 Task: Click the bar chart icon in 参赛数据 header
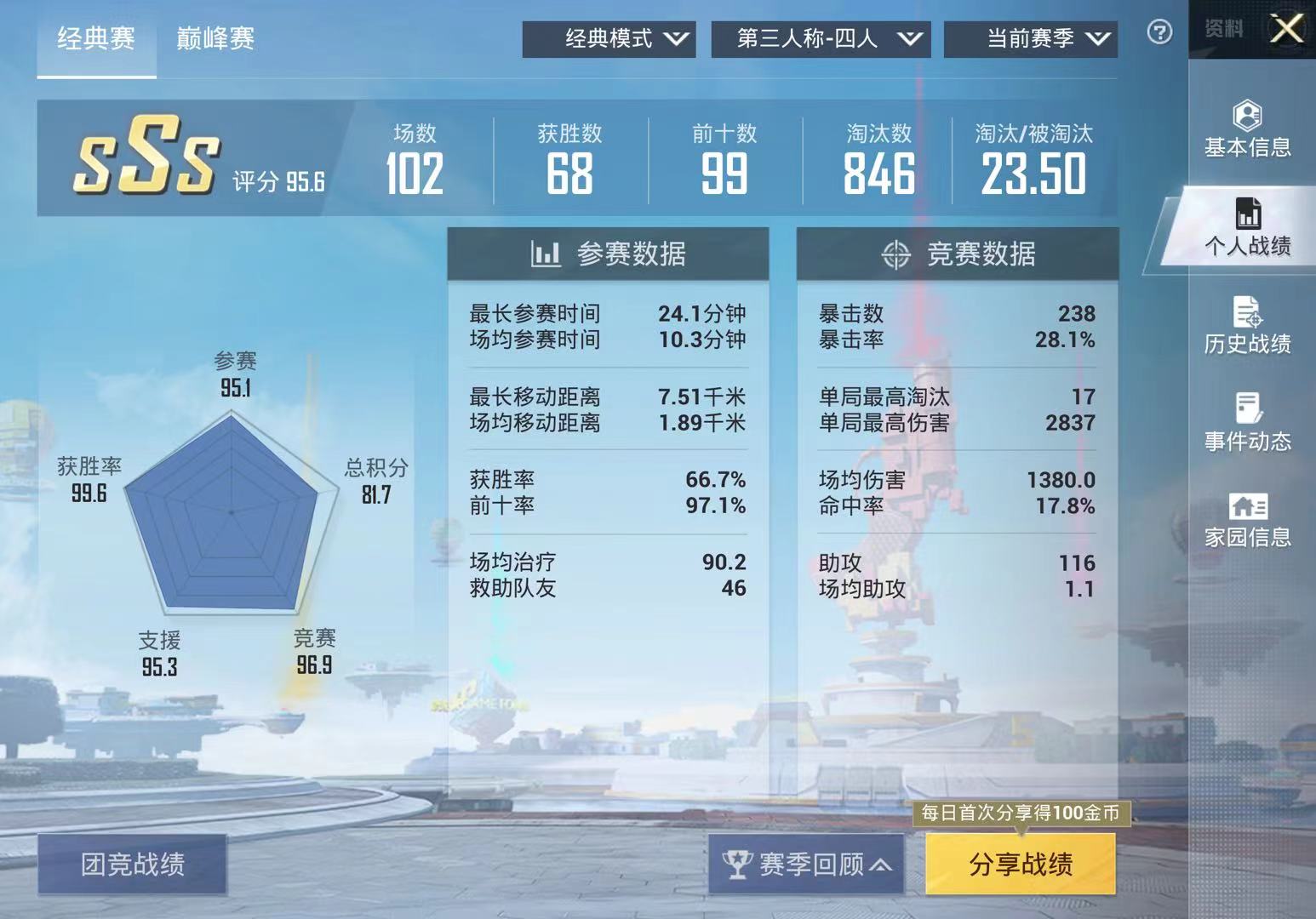coord(546,253)
